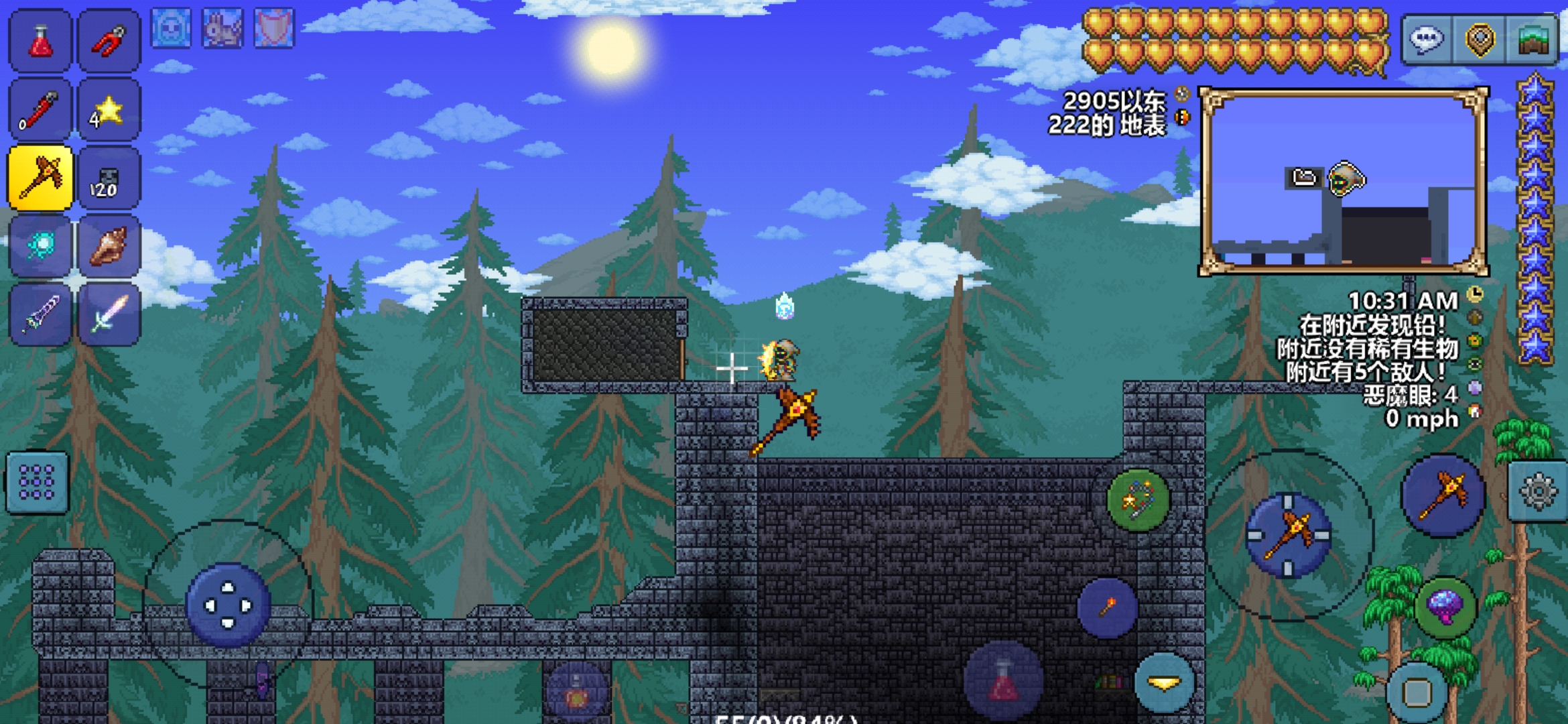Viewport: 1568px width, 724px height.
Task: Tap the yellow down arrow button
Action: point(1165,683)
